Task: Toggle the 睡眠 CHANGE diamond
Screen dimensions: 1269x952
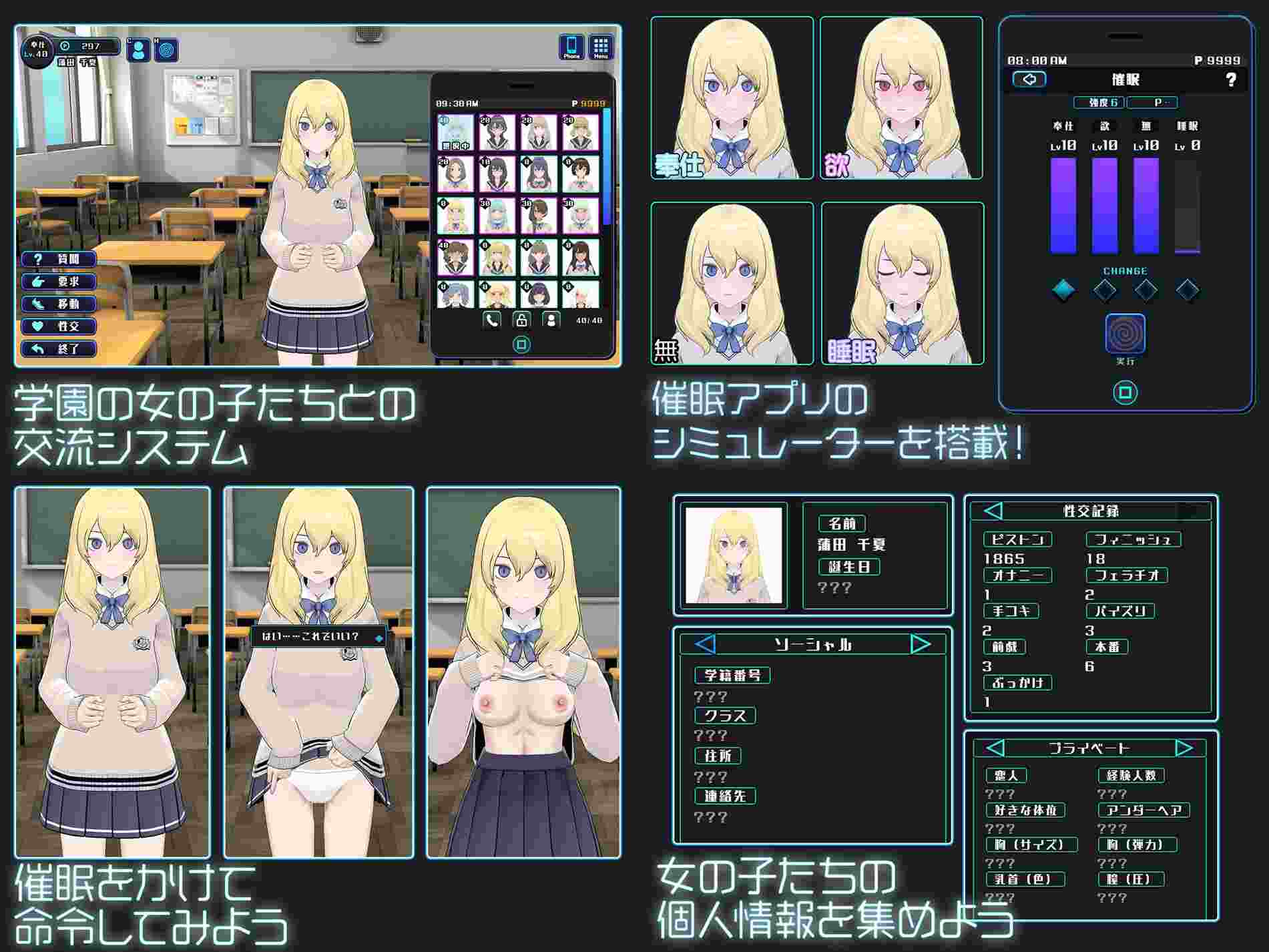Action: (1188, 289)
